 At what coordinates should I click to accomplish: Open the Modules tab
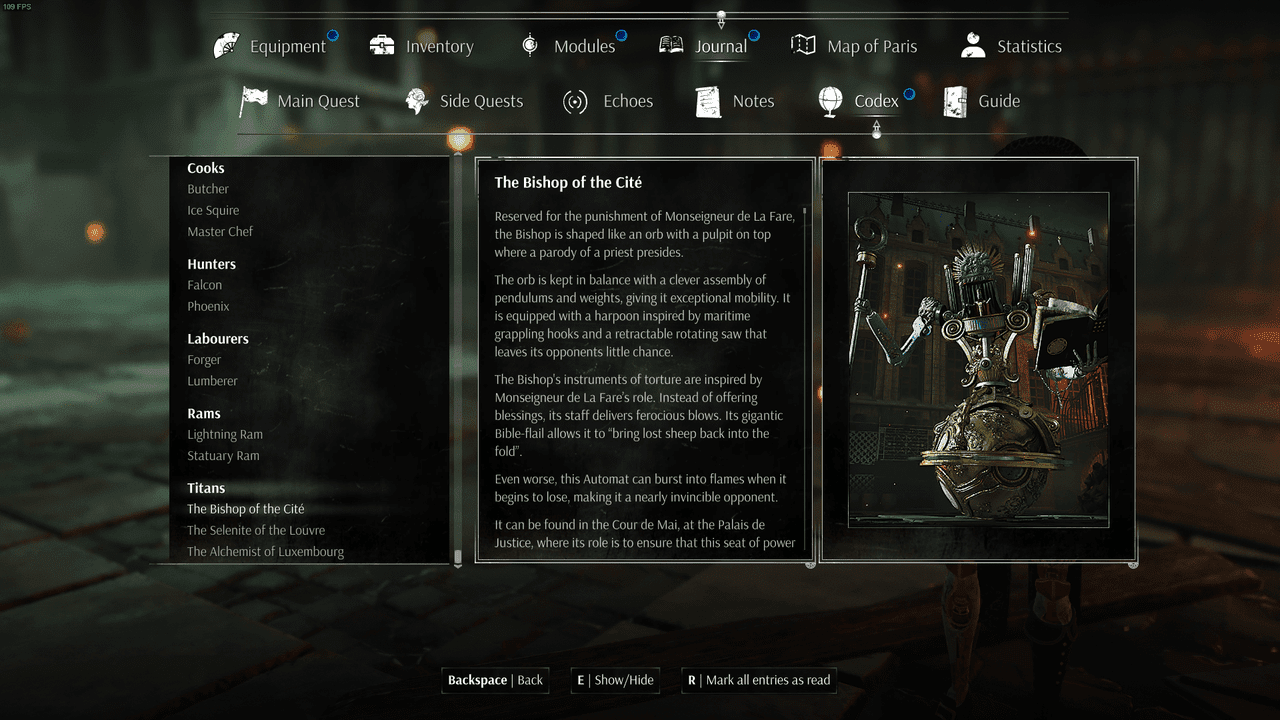[x=568, y=46]
